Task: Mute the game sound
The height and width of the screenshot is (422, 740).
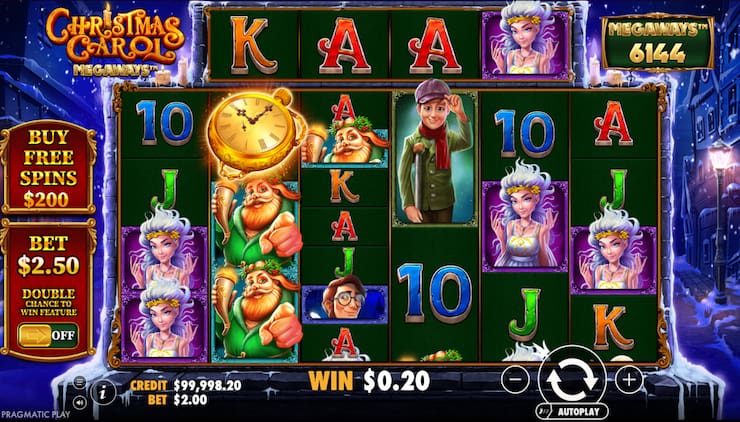Action: coord(81,401)
